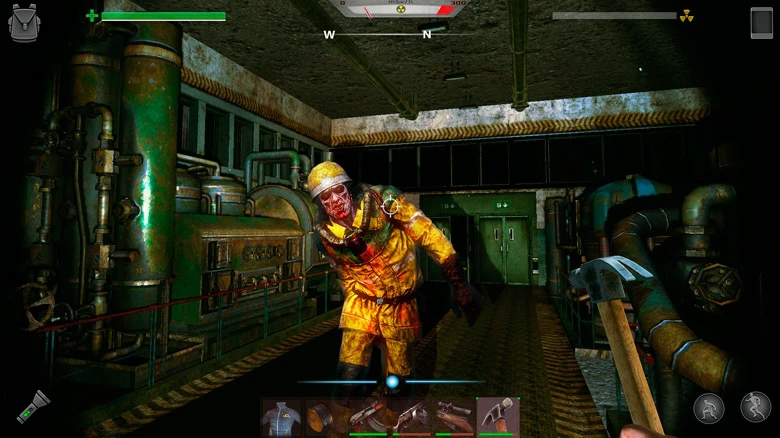Activate the sprint button

click(755, 407)
